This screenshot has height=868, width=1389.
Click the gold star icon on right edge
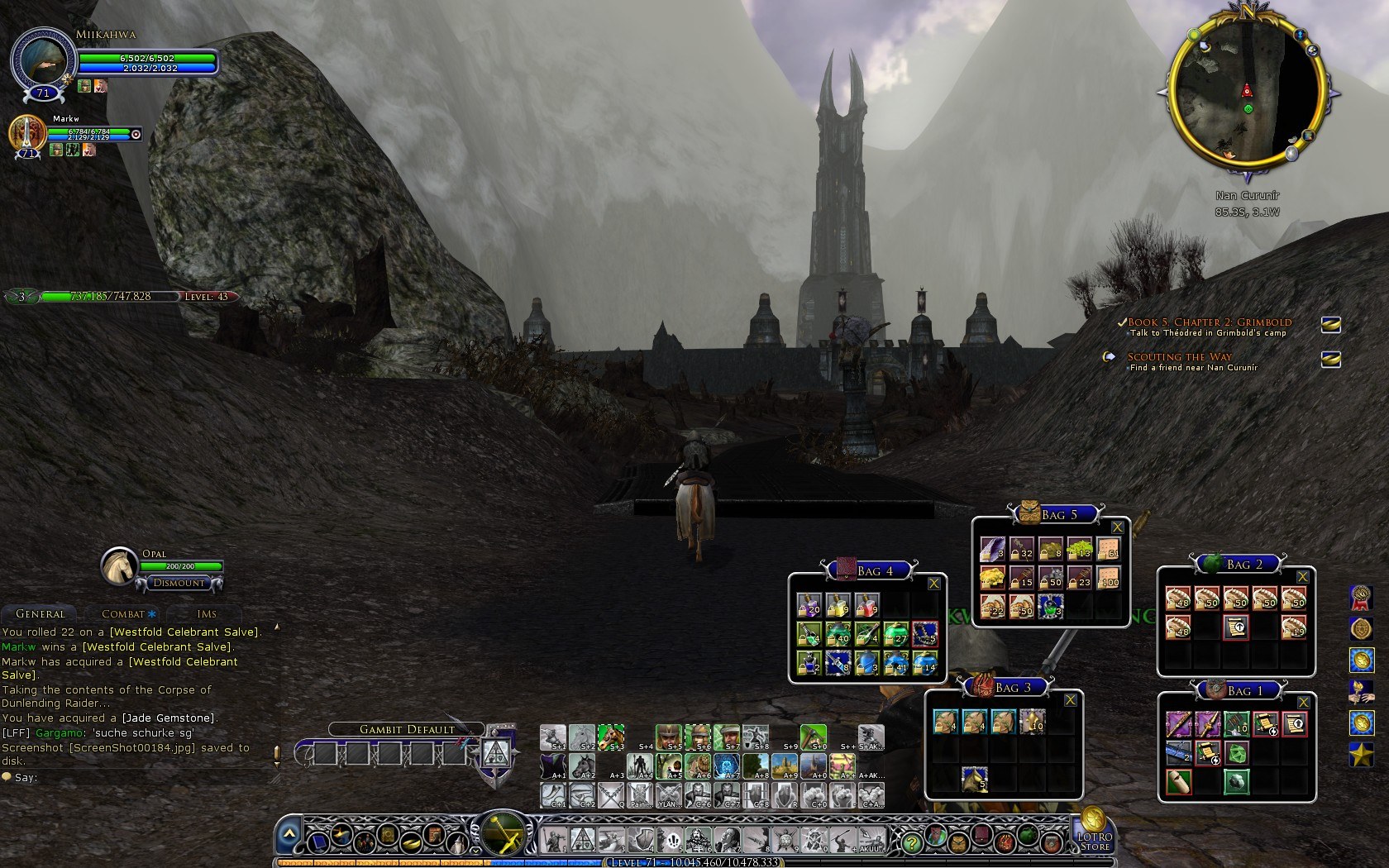pos(1361,754)
